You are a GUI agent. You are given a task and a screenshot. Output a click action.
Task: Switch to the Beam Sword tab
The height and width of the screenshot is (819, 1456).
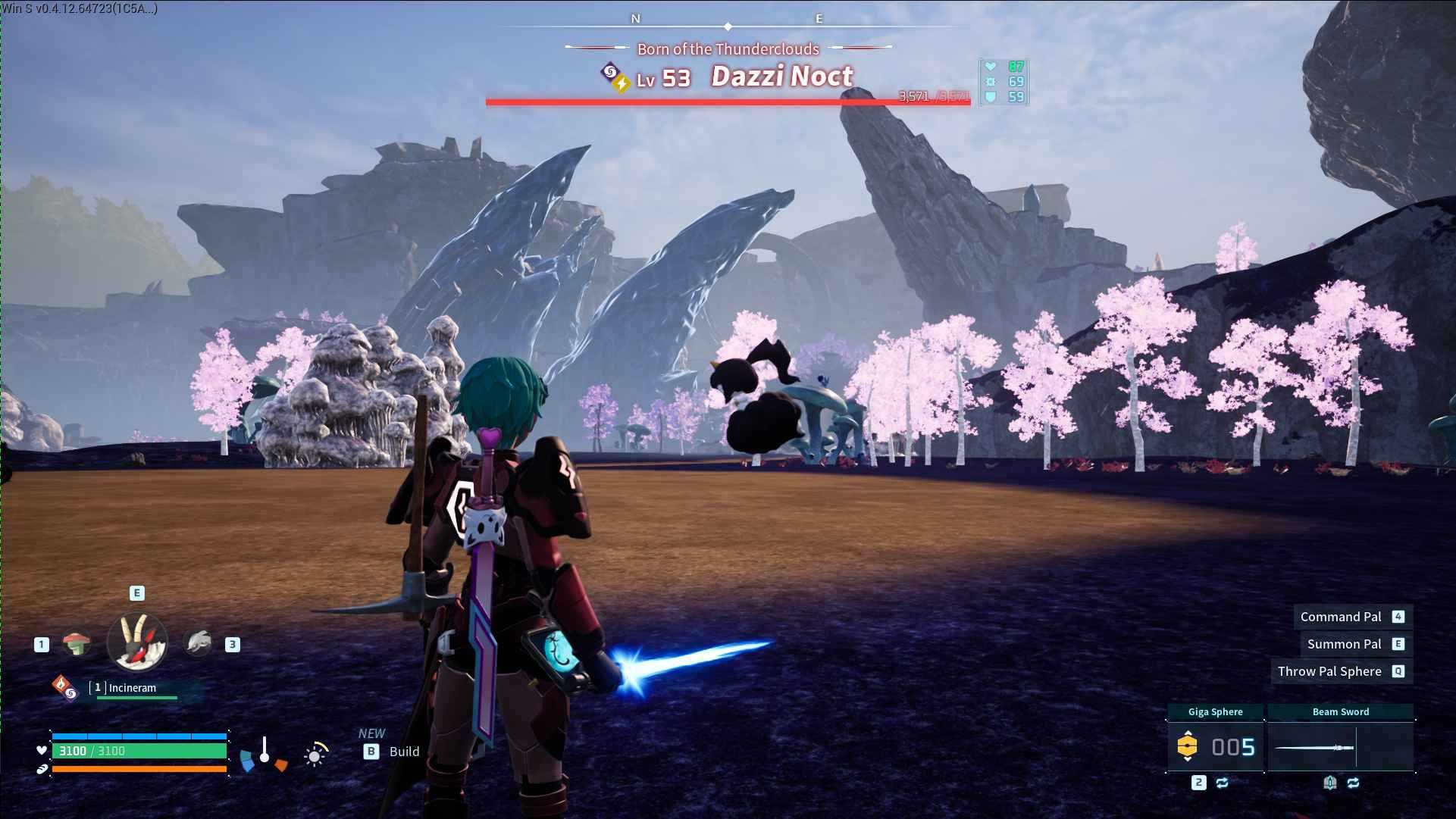(1342, 711)
